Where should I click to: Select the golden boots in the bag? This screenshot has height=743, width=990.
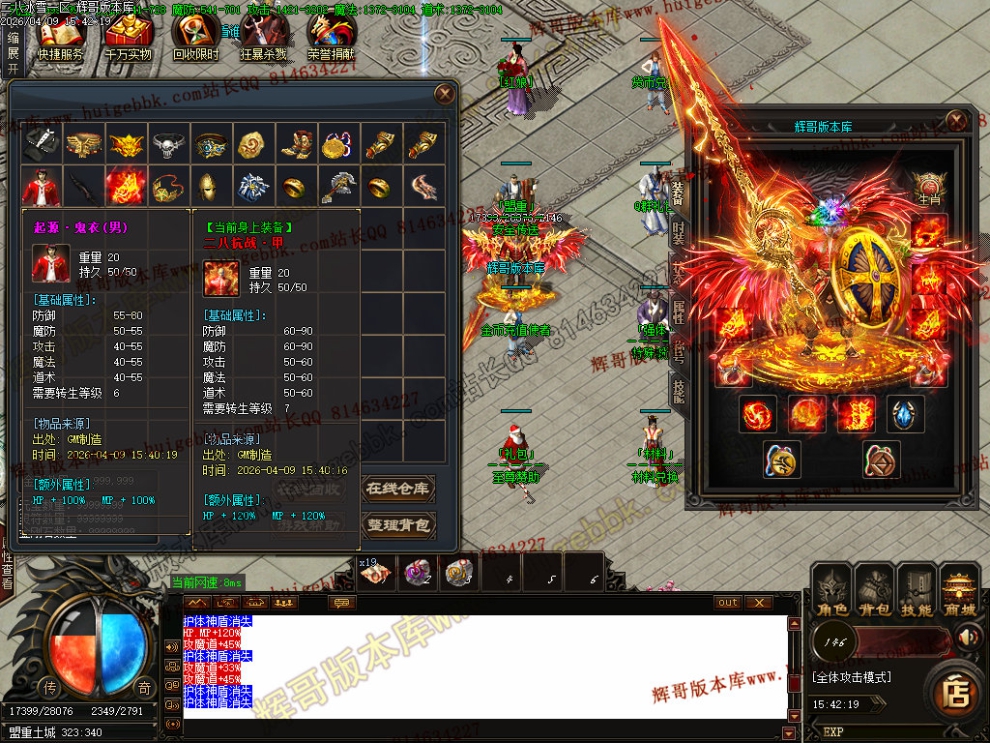point(294,145)
